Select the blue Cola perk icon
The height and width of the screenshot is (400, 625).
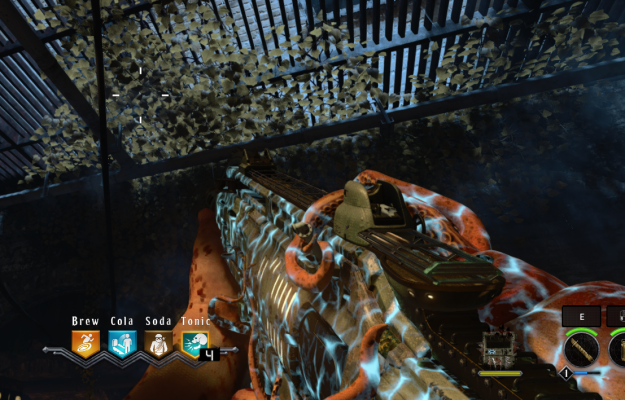(122, 345)
